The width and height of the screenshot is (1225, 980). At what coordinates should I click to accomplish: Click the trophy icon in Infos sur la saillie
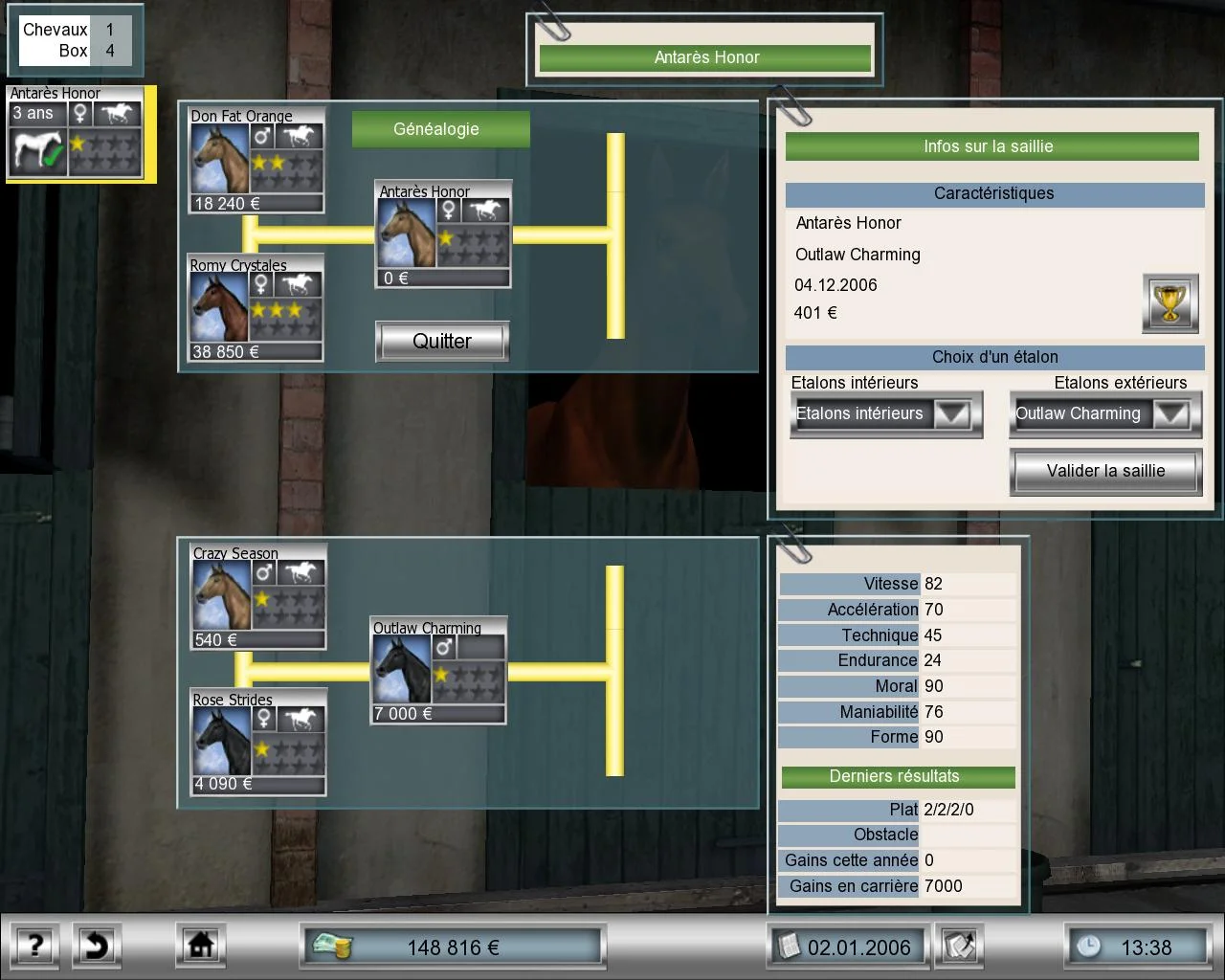(x=1169, y=303)
